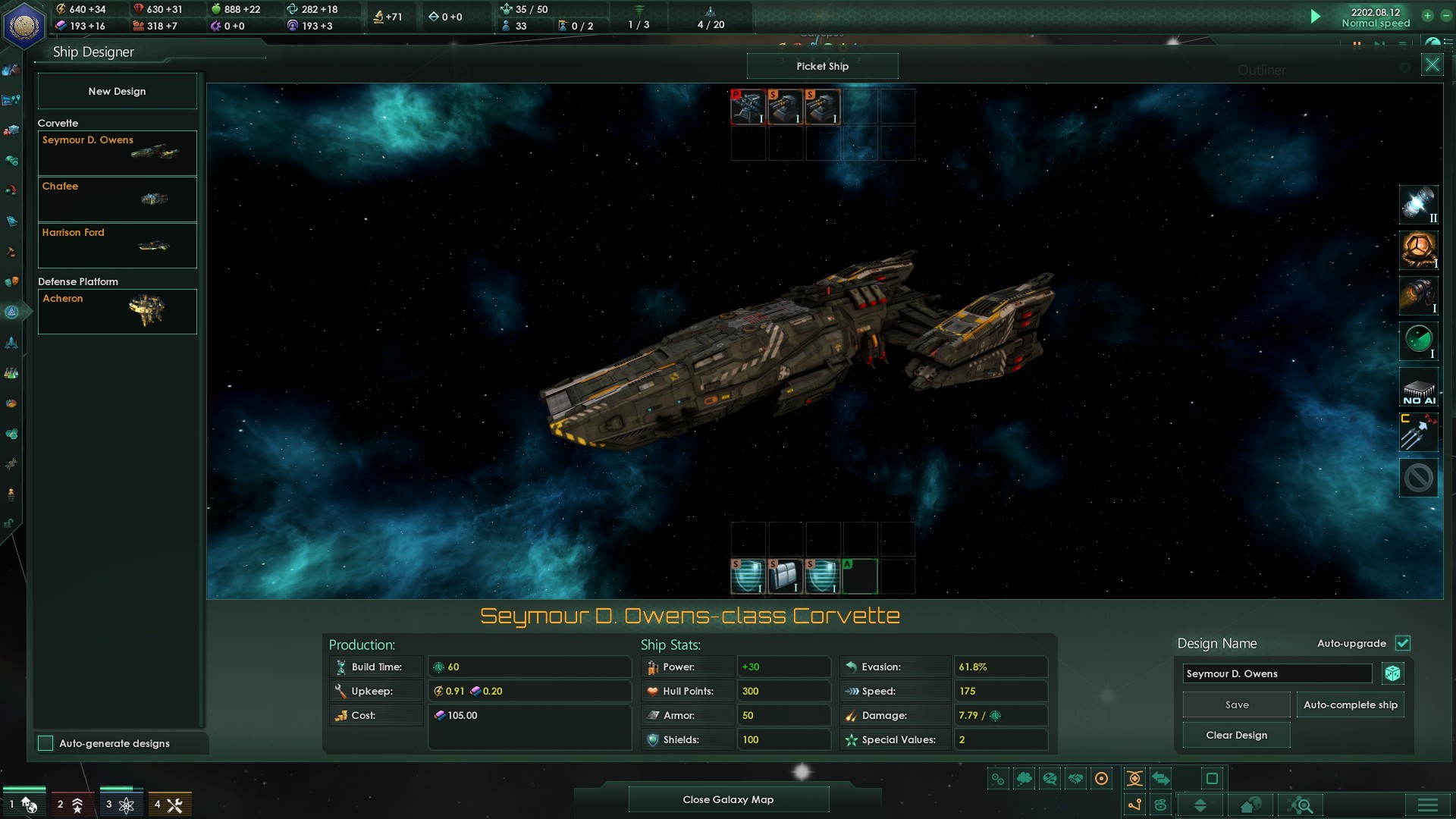Create a New Design

point(117,91)
